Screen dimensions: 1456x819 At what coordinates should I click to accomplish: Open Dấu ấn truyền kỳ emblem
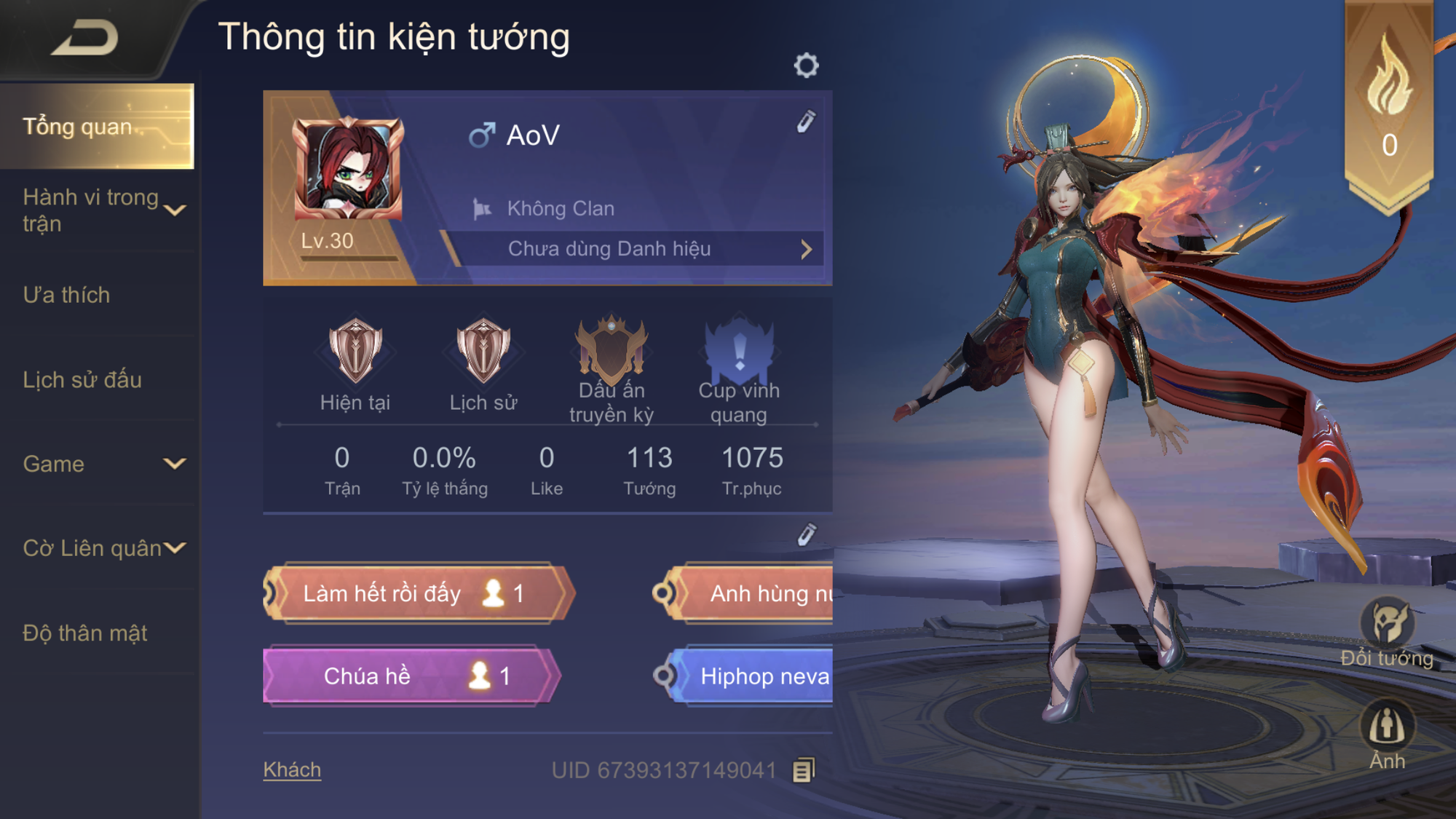[x=612, y=351]
